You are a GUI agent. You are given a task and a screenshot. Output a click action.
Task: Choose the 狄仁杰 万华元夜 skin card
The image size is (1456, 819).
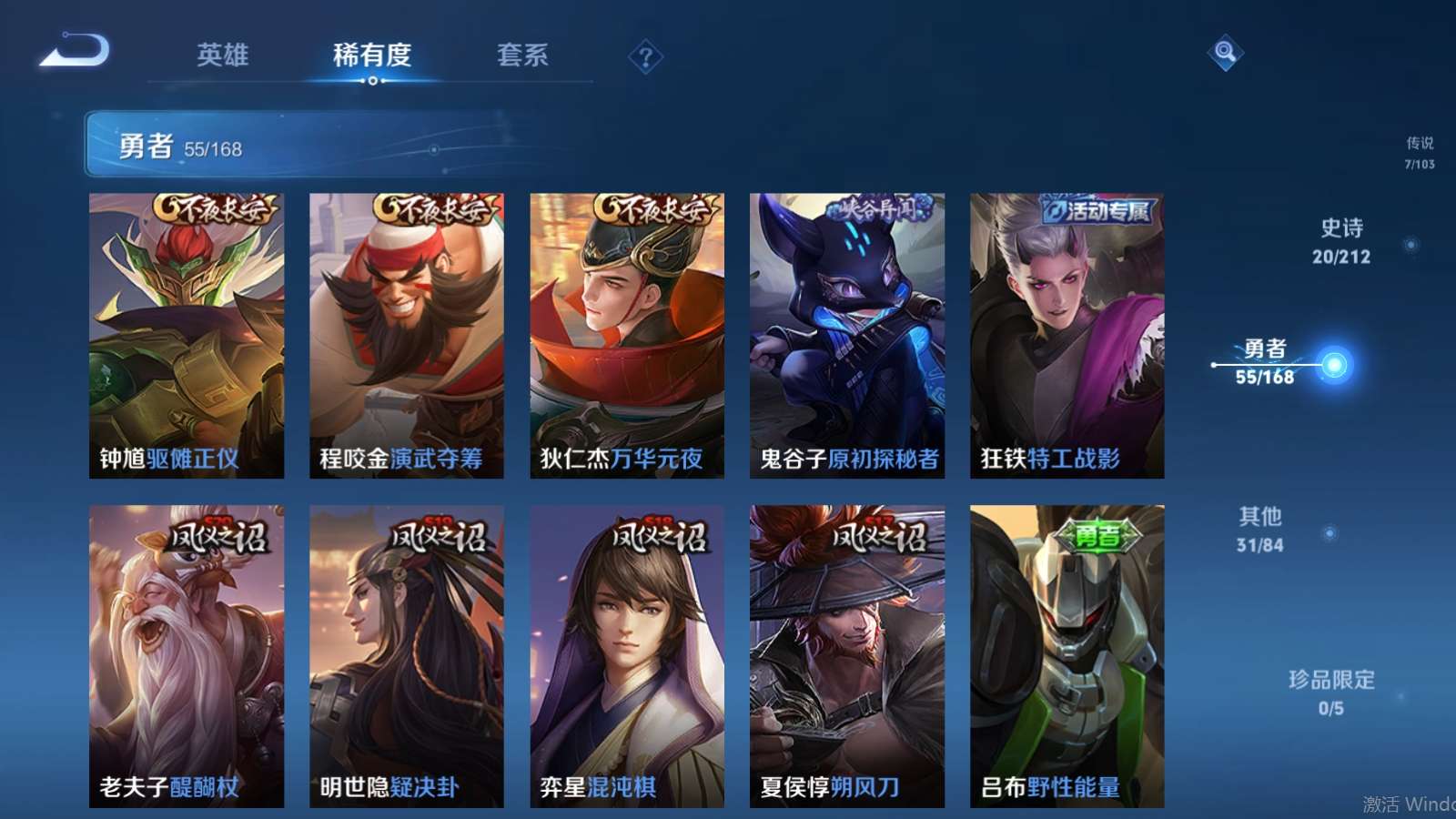click(x=627, y=335)
